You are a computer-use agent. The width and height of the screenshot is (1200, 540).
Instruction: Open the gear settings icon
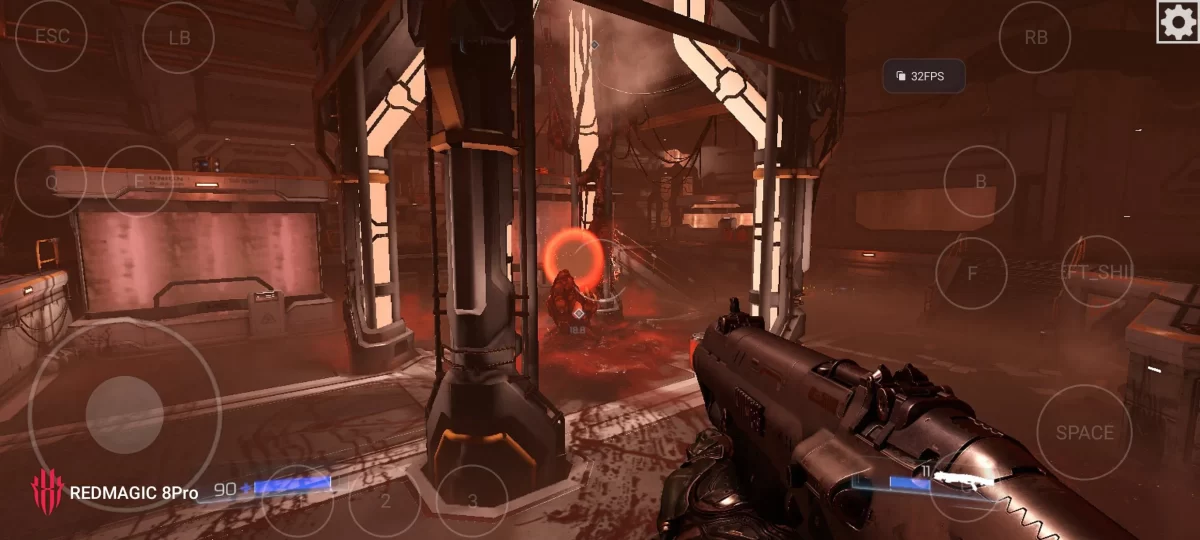1177,21
